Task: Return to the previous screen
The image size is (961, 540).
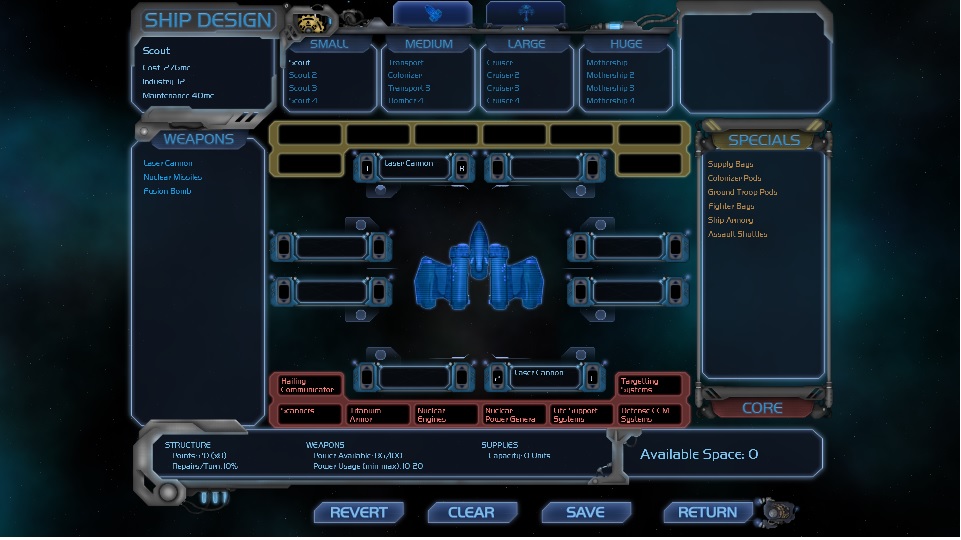Action: pos(707,512)
